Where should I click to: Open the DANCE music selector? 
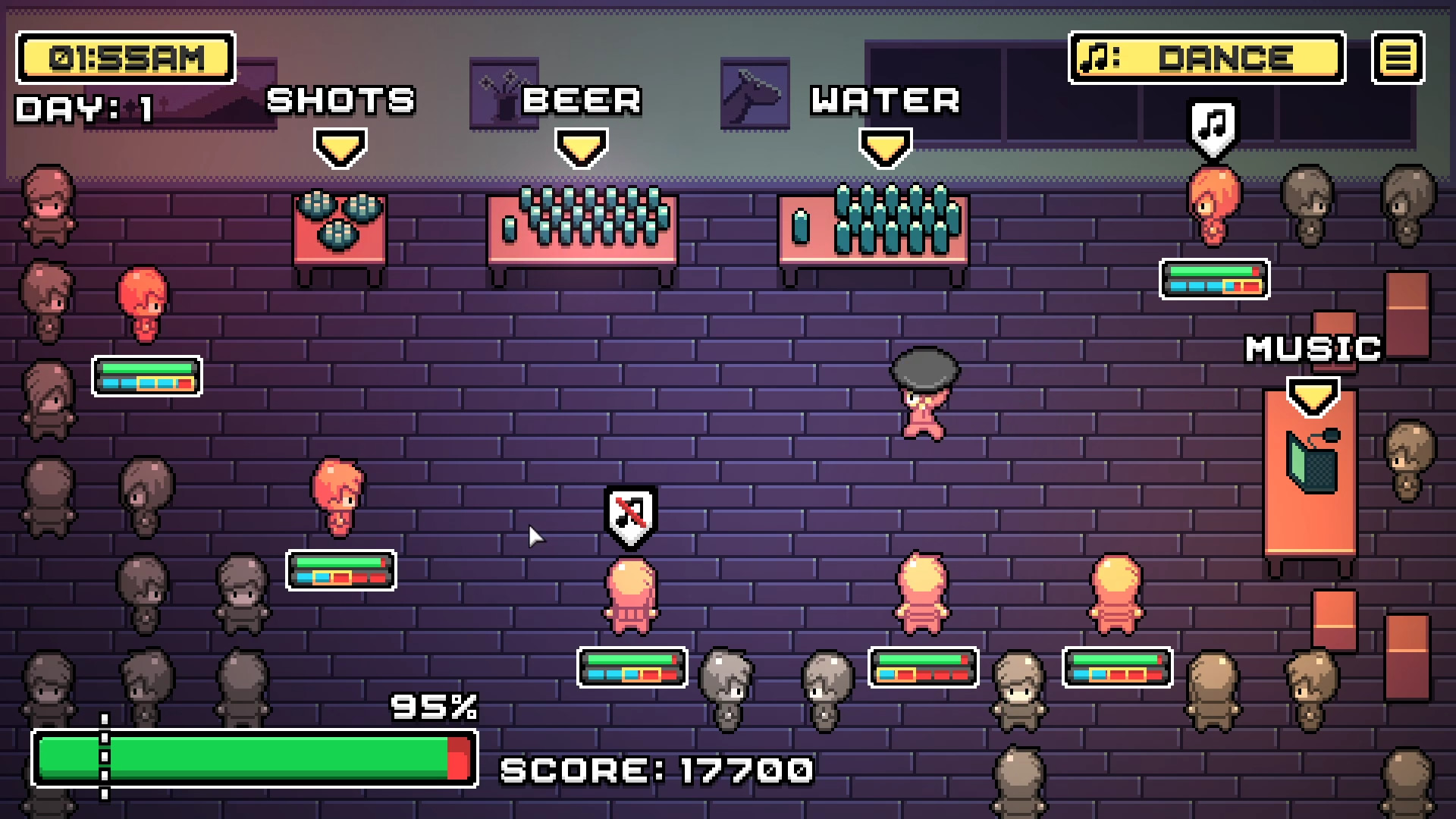pyautogui.click(x=1207, y=57)
